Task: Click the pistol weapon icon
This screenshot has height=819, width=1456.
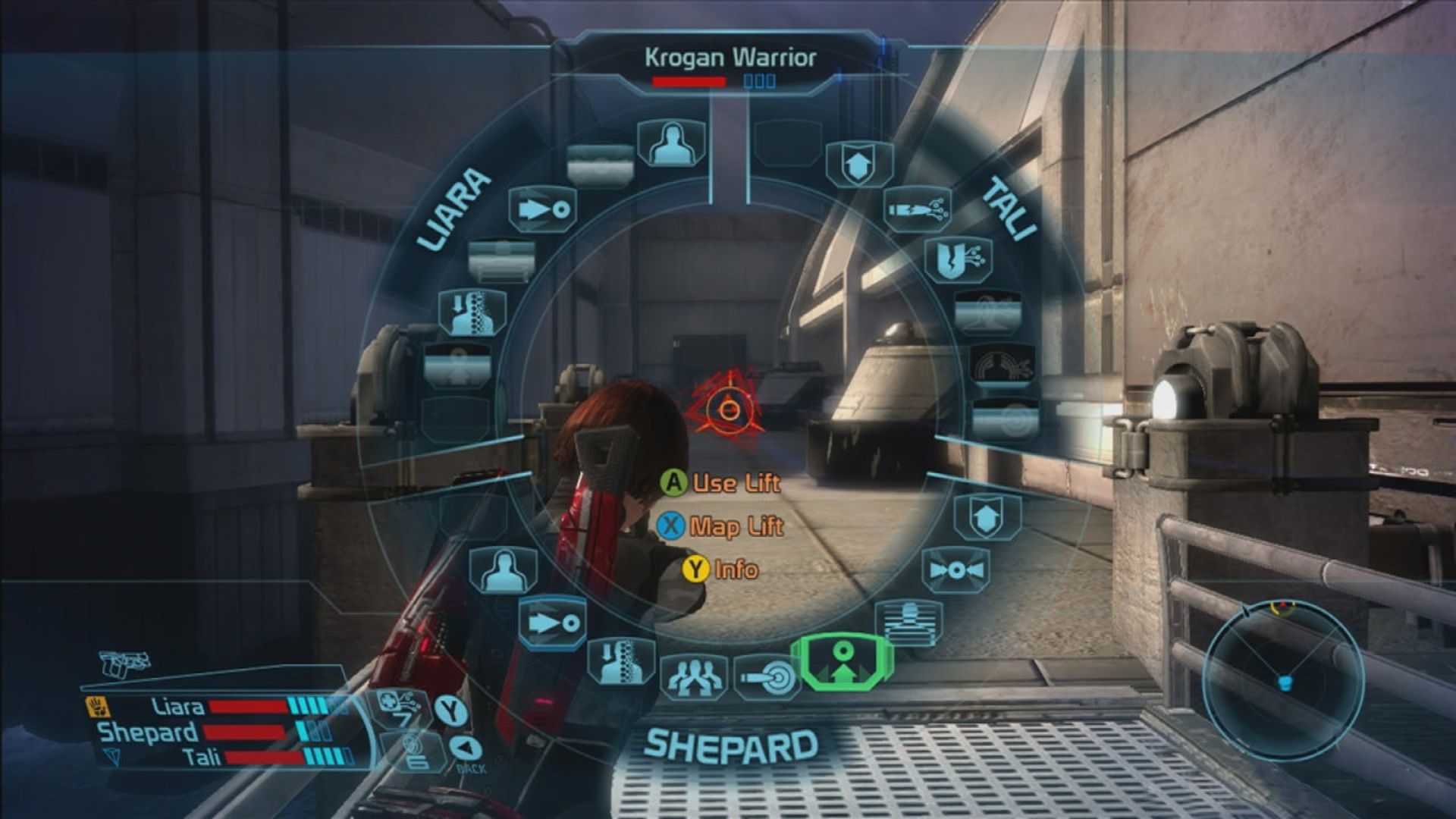Action: [x=124, y=664]
